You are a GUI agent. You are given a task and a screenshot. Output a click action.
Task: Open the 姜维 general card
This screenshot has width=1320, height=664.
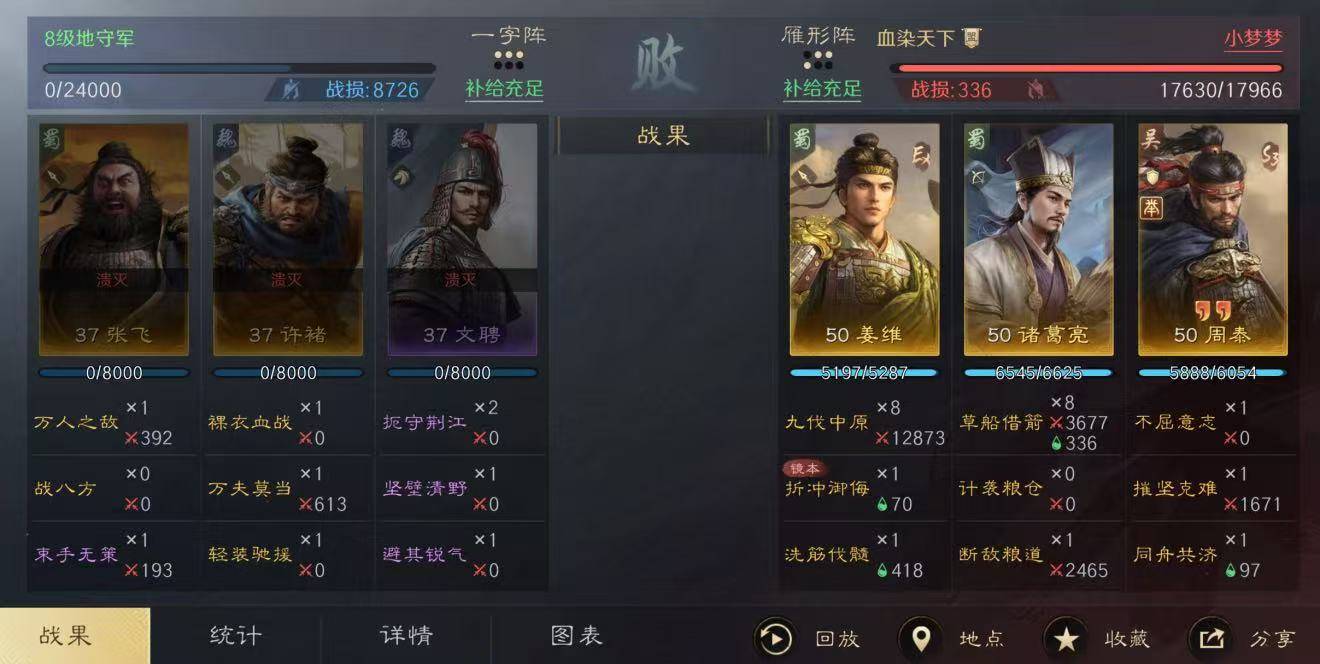pyautogui.click(x=864, y=239)
